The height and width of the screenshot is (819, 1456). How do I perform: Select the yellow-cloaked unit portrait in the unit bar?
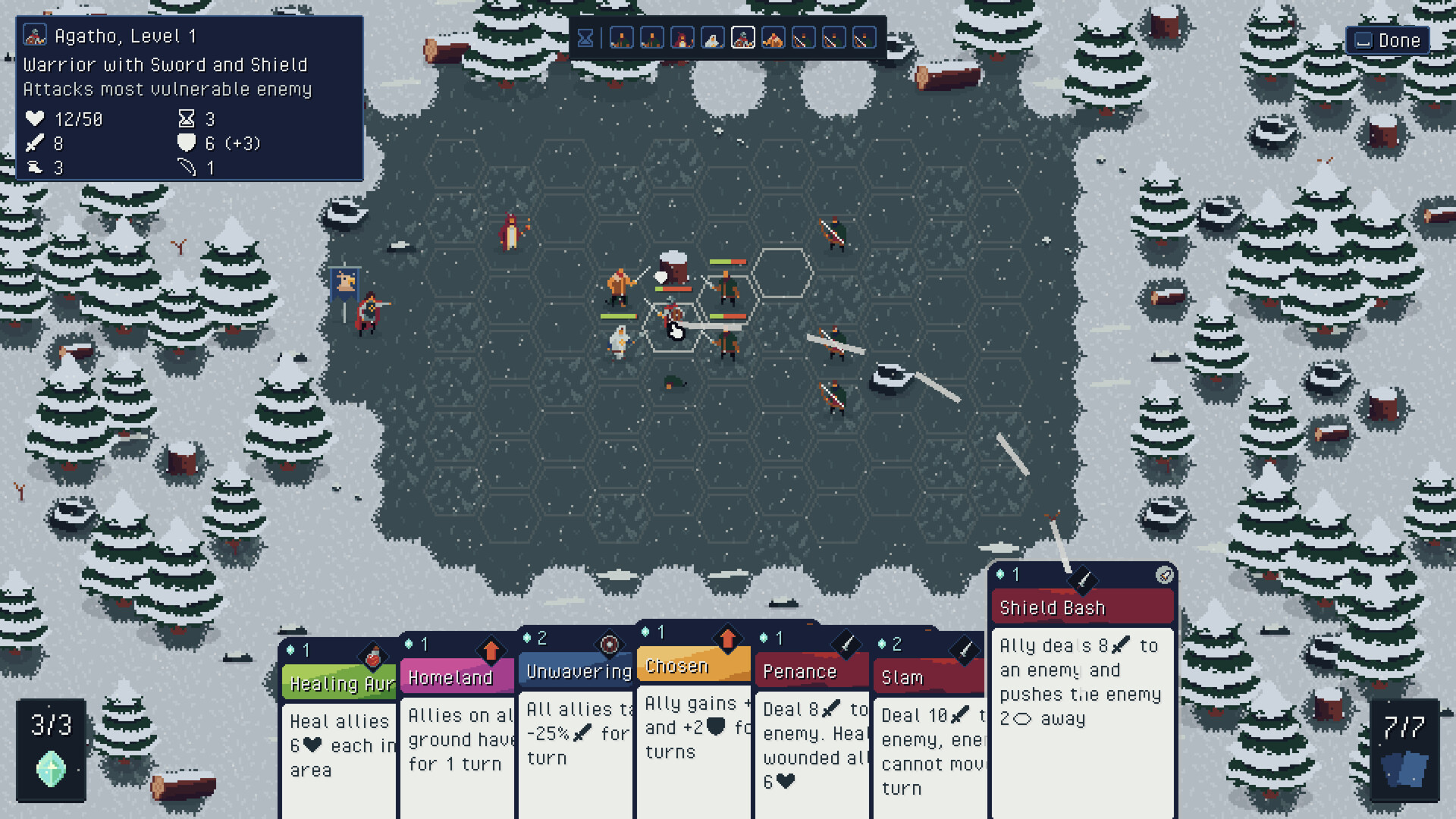click(773, 37)
